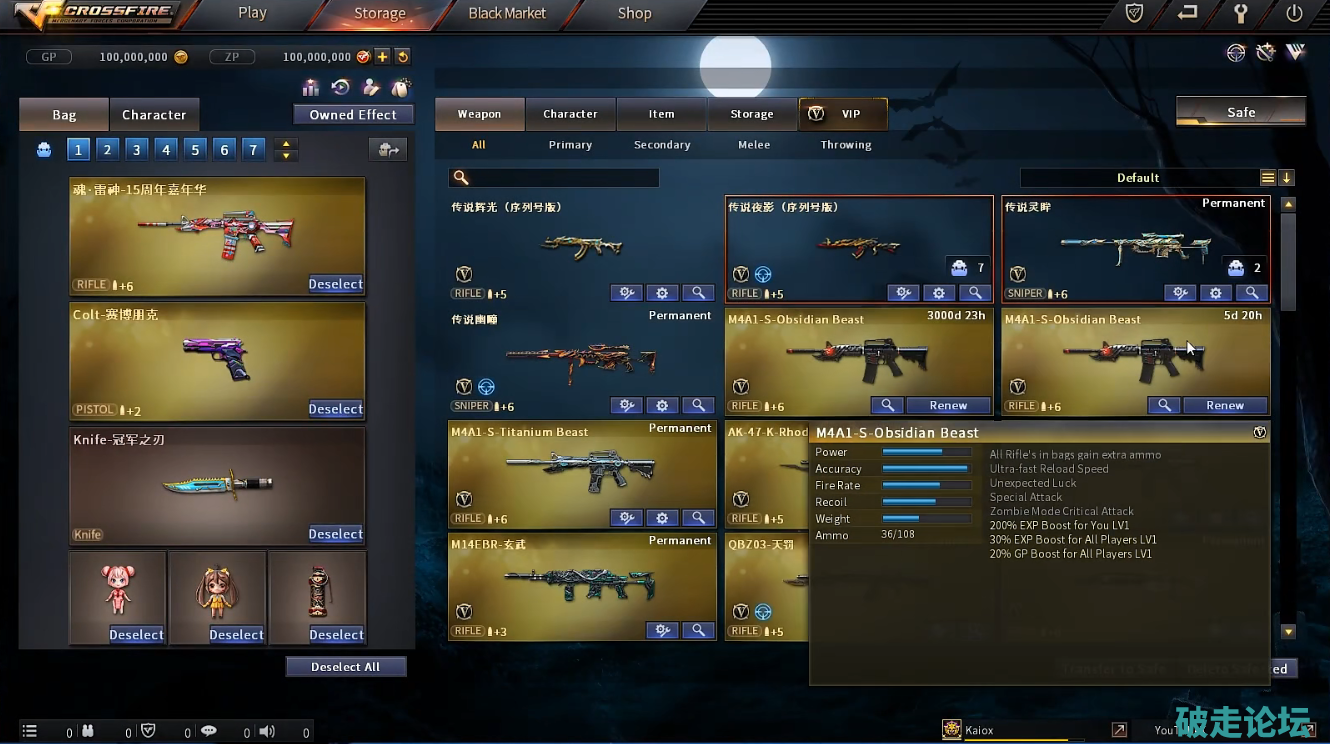Renew the 5d 20h Obsidian Beast
This screenshot has height=744, width=1330.
point(1225,406)
